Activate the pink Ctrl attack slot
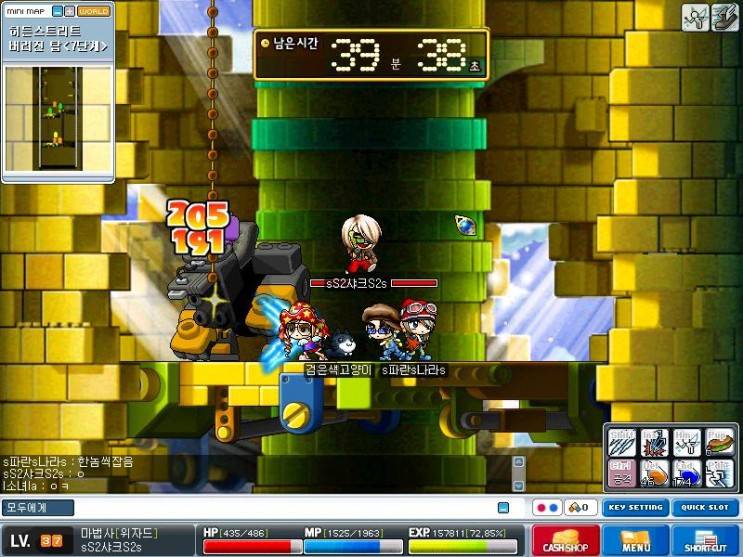This screenshot has width=743, height=557. tap(622, 473)
